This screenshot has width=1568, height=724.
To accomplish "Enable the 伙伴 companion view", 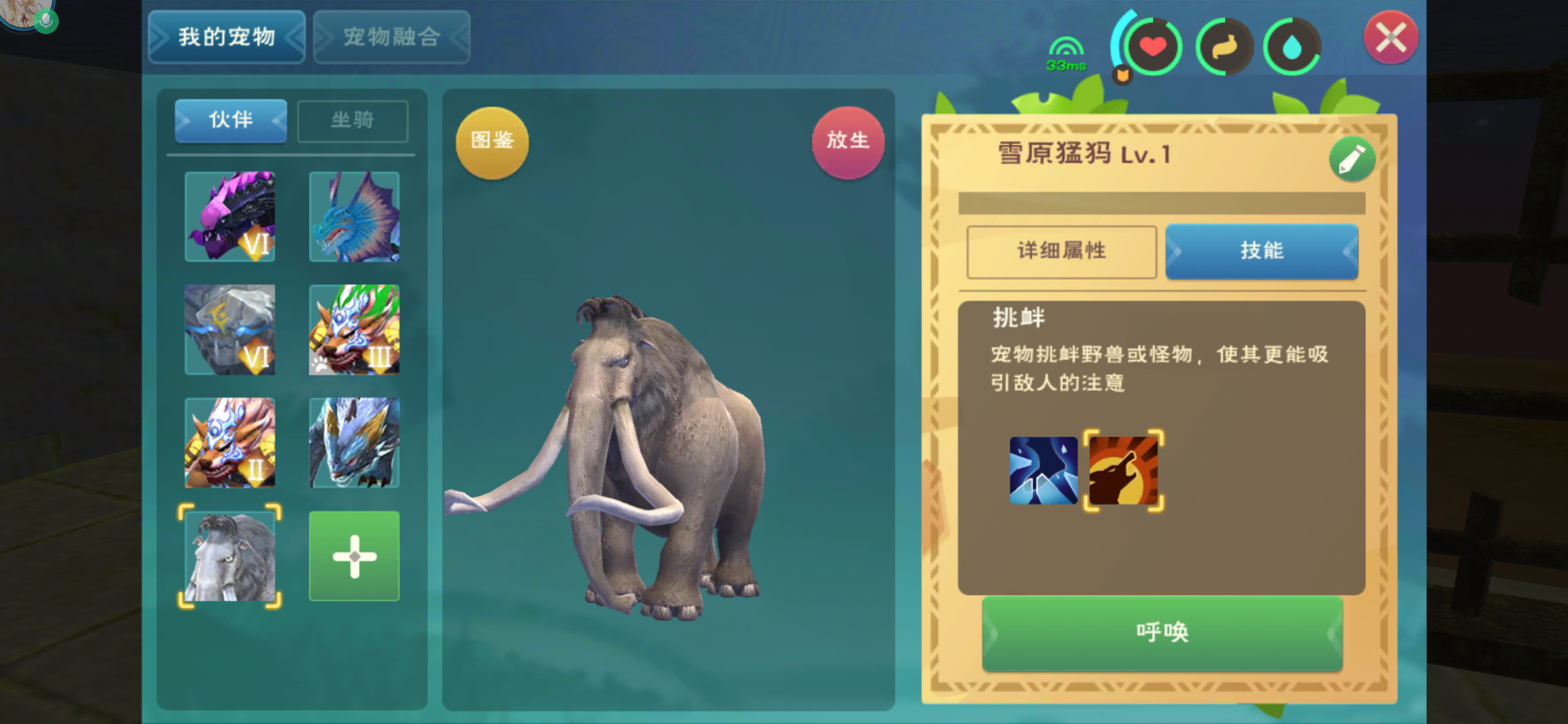I will coord(230,121).
